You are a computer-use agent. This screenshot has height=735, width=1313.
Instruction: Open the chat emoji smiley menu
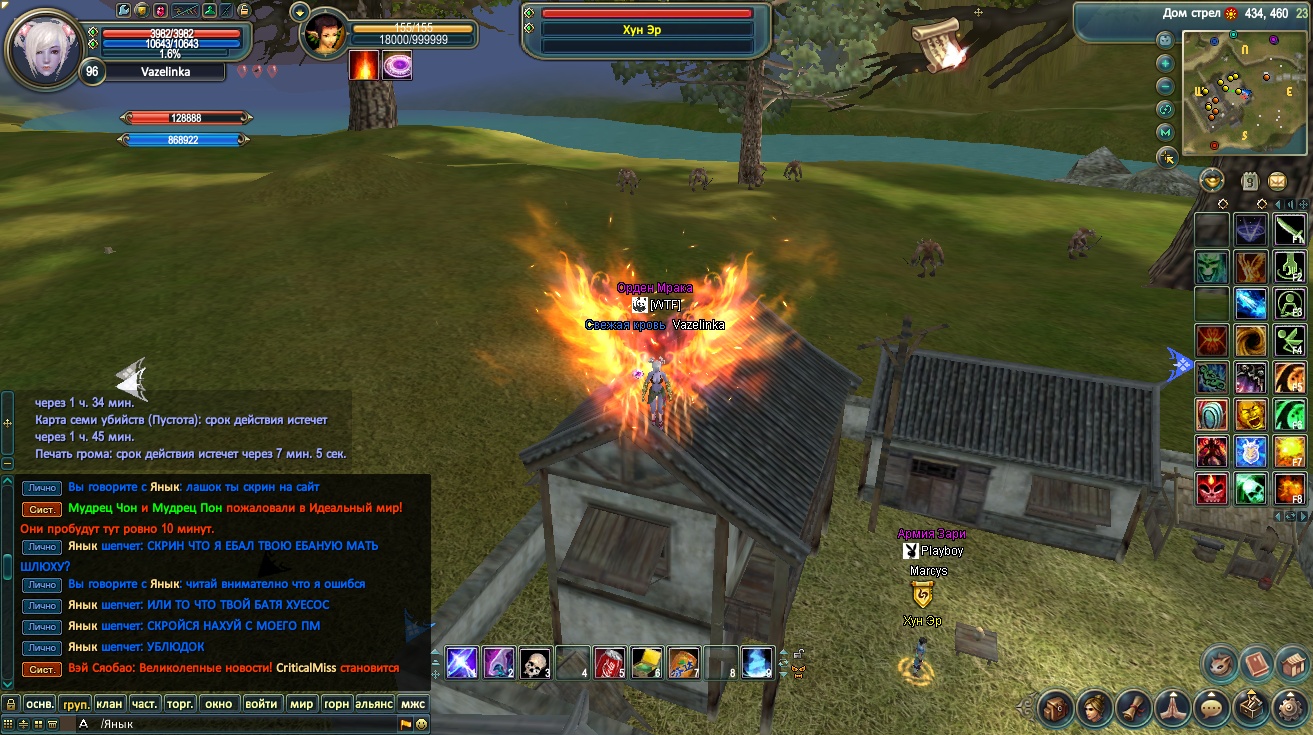click(421, 723)
